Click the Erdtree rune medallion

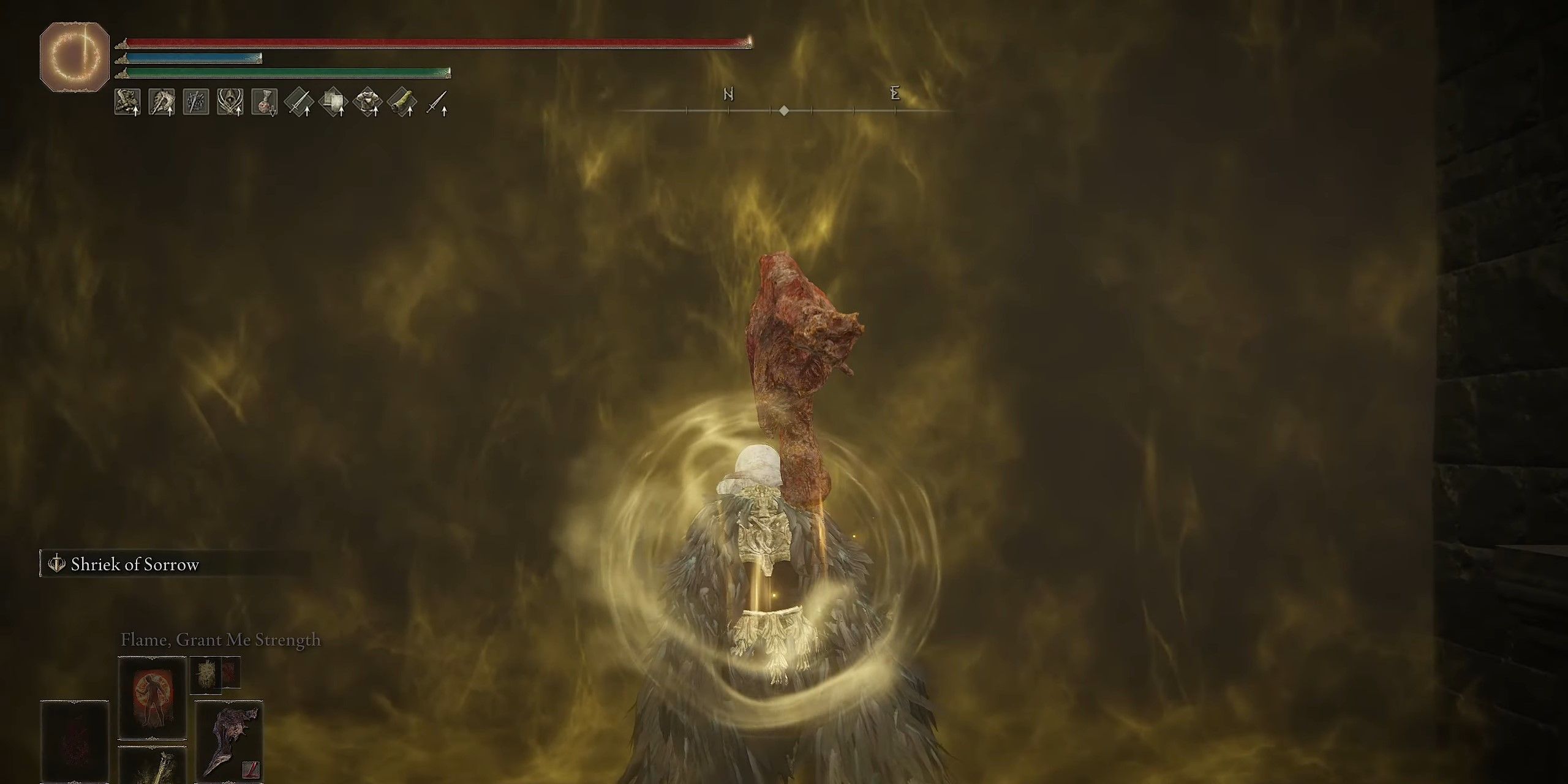click(73, 54)
